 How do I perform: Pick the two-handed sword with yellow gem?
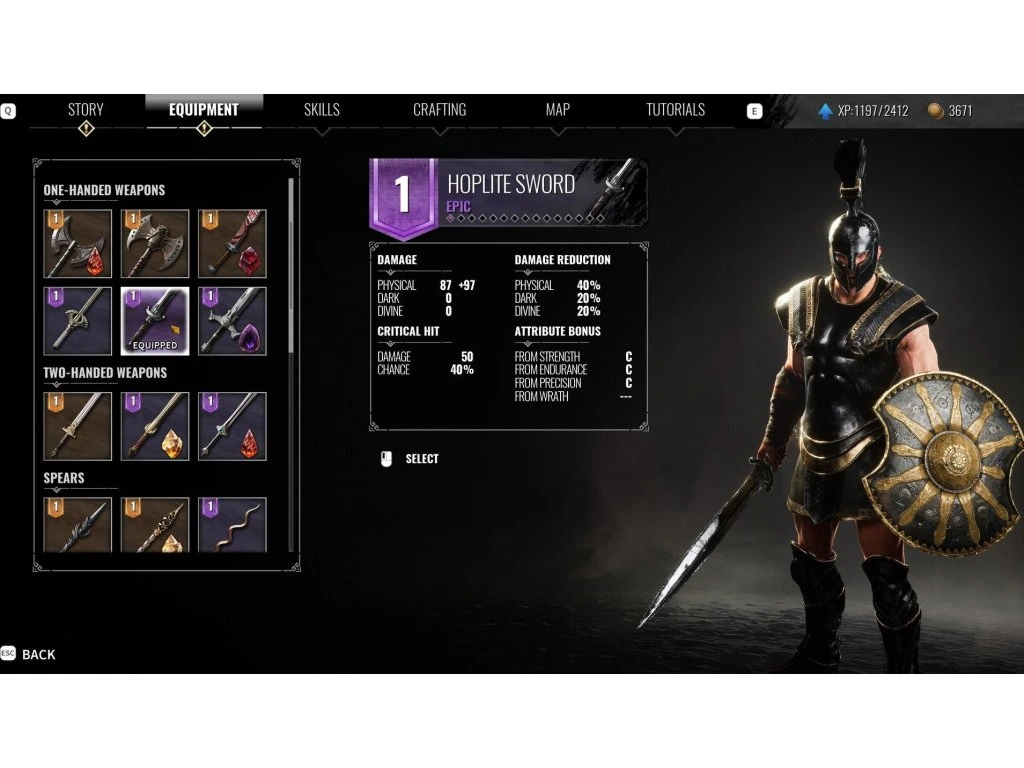pyautogui.click(x=155, y=426)
